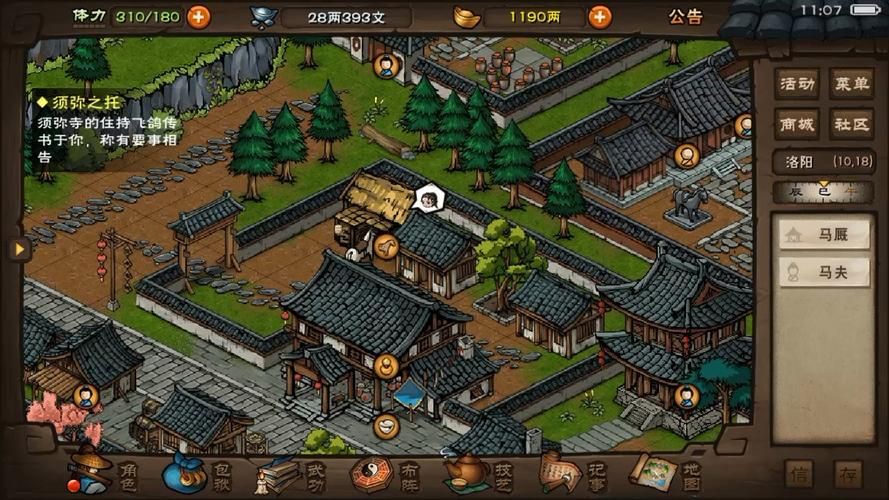Click the plus button beside 体力 stamina

tap(199, 16)
